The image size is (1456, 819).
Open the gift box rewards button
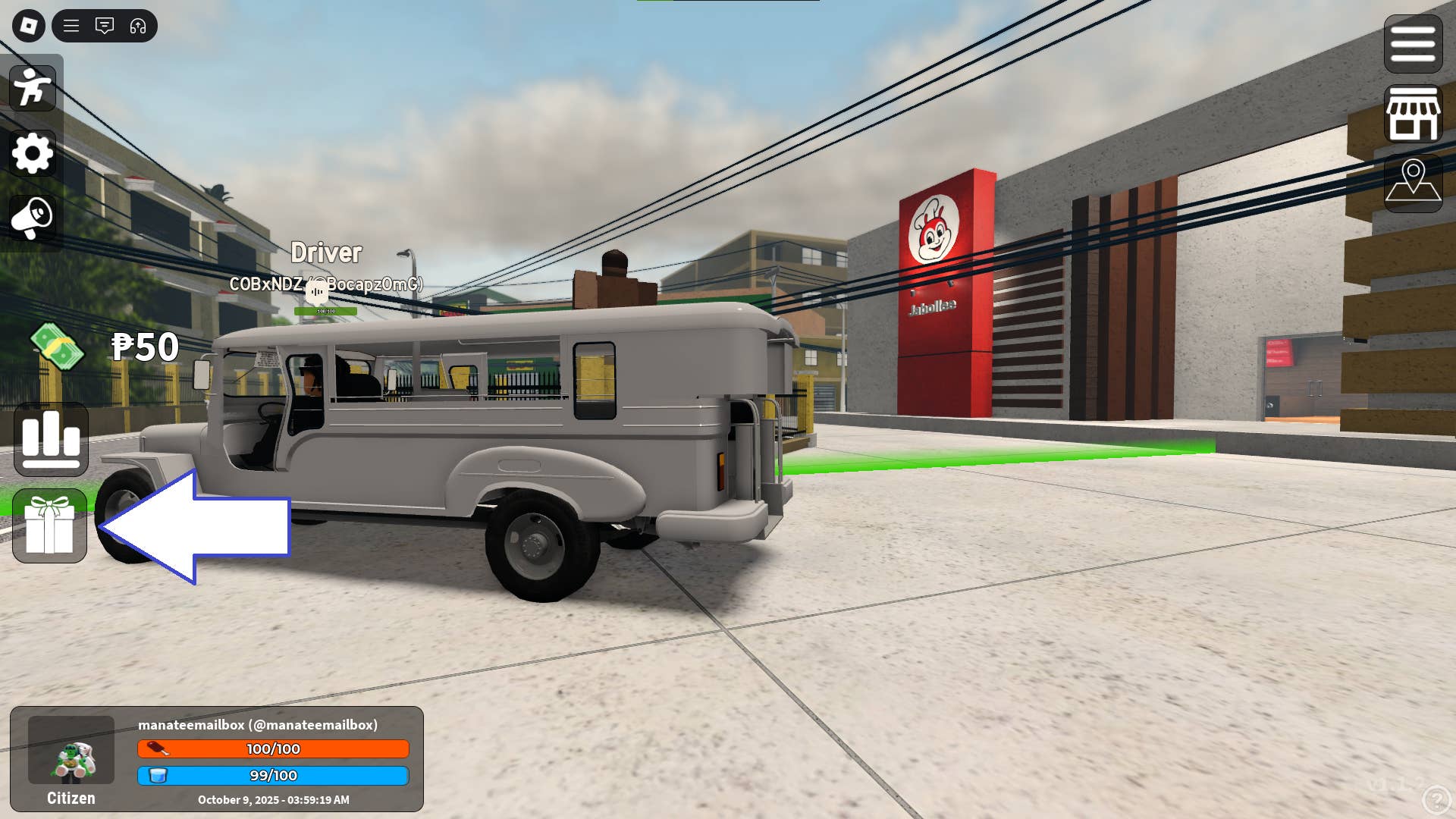coord(50,526)
